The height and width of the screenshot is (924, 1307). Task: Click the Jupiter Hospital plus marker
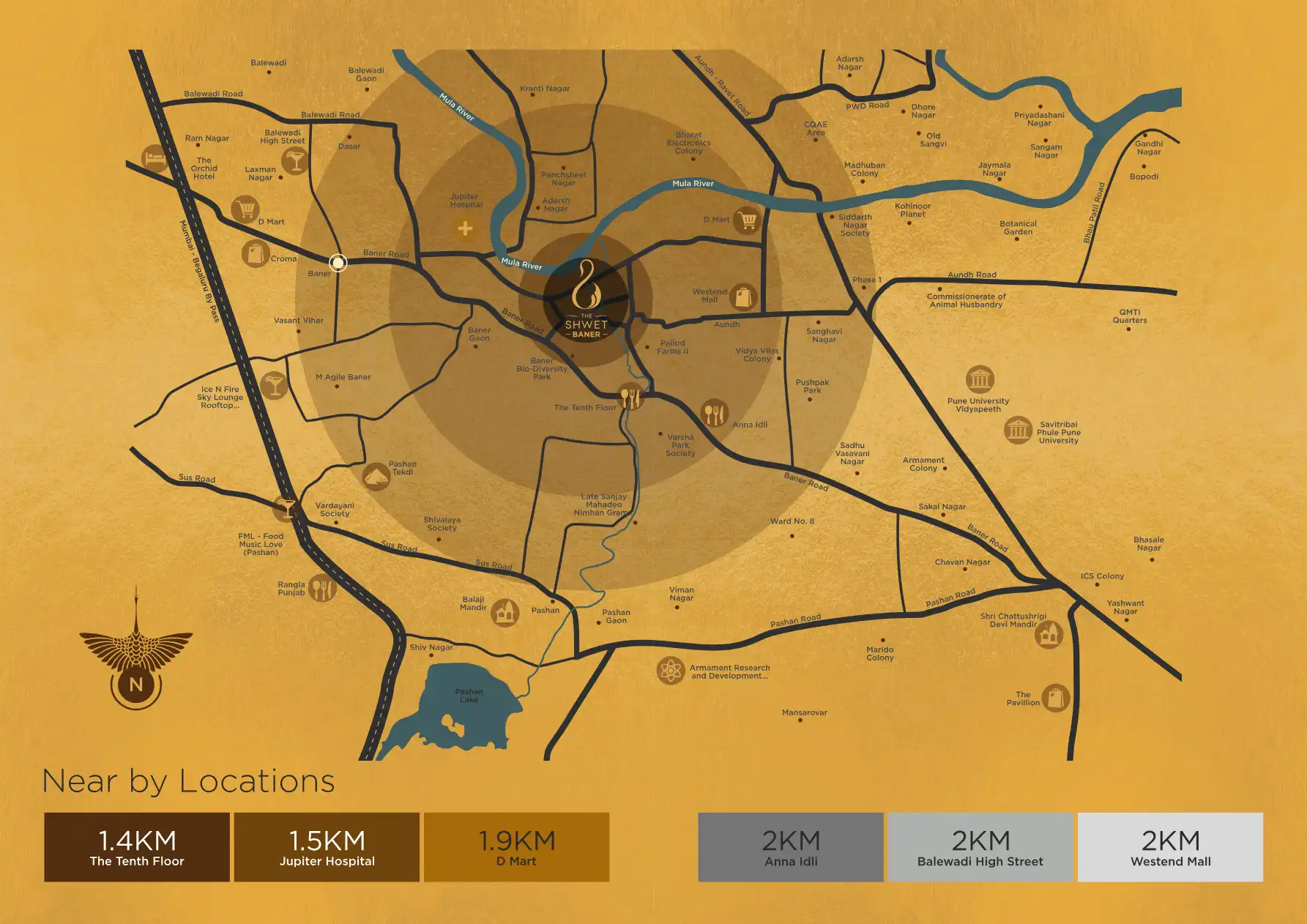point(465,229)
